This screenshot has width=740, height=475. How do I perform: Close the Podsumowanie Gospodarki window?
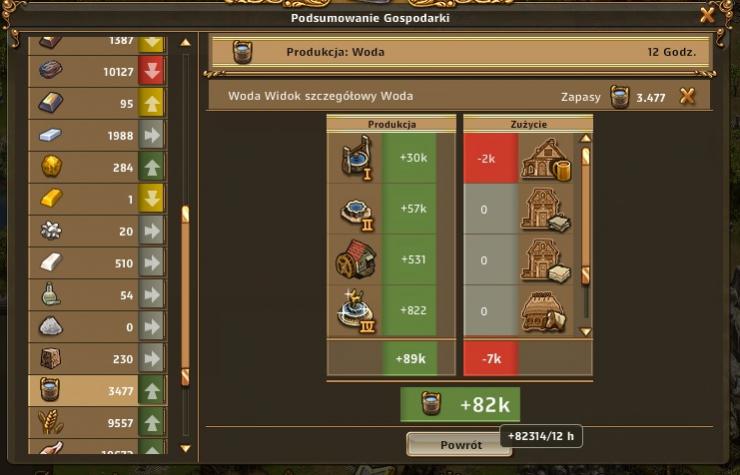coord(707,14)
